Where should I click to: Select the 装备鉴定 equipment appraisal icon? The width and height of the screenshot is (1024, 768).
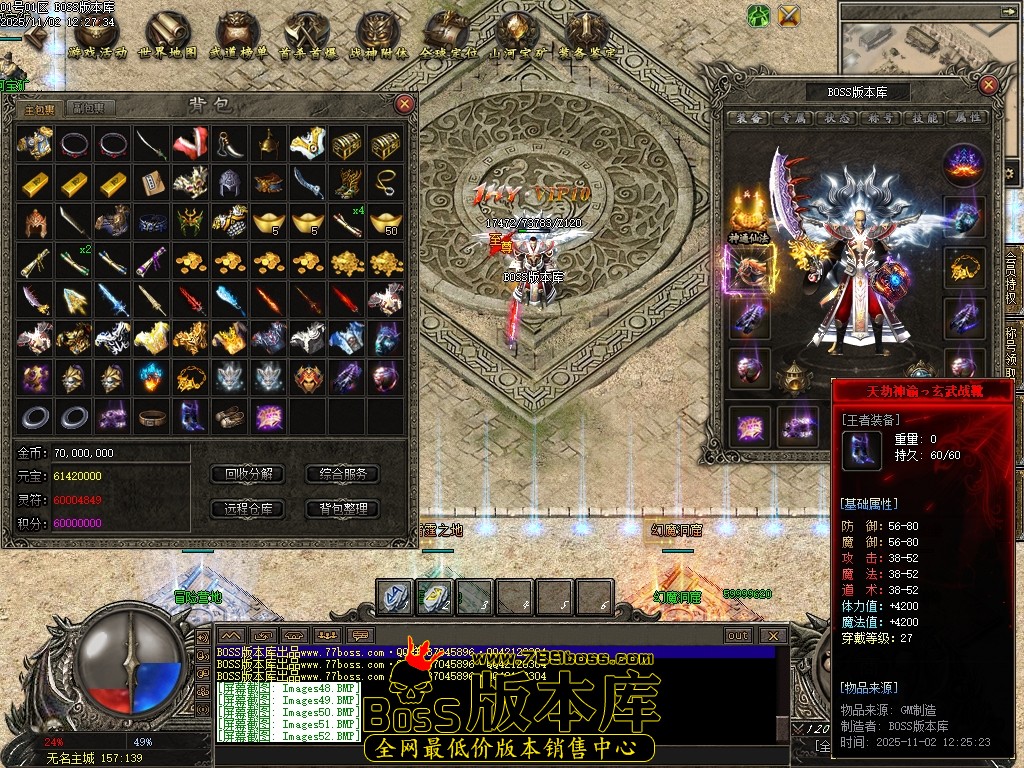click(x=587, y=35)
